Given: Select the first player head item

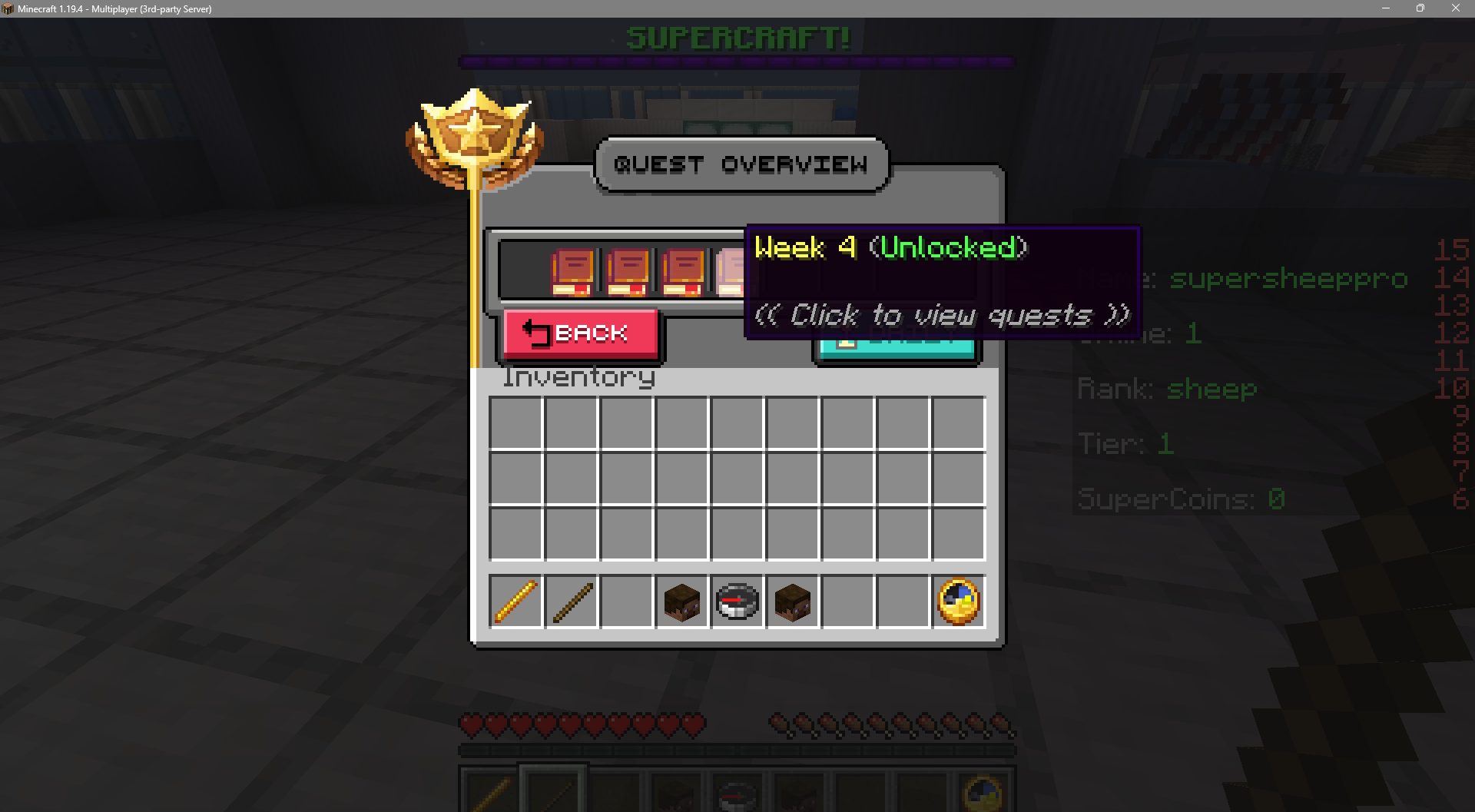Looking at the screenshot, I should 681,602.
